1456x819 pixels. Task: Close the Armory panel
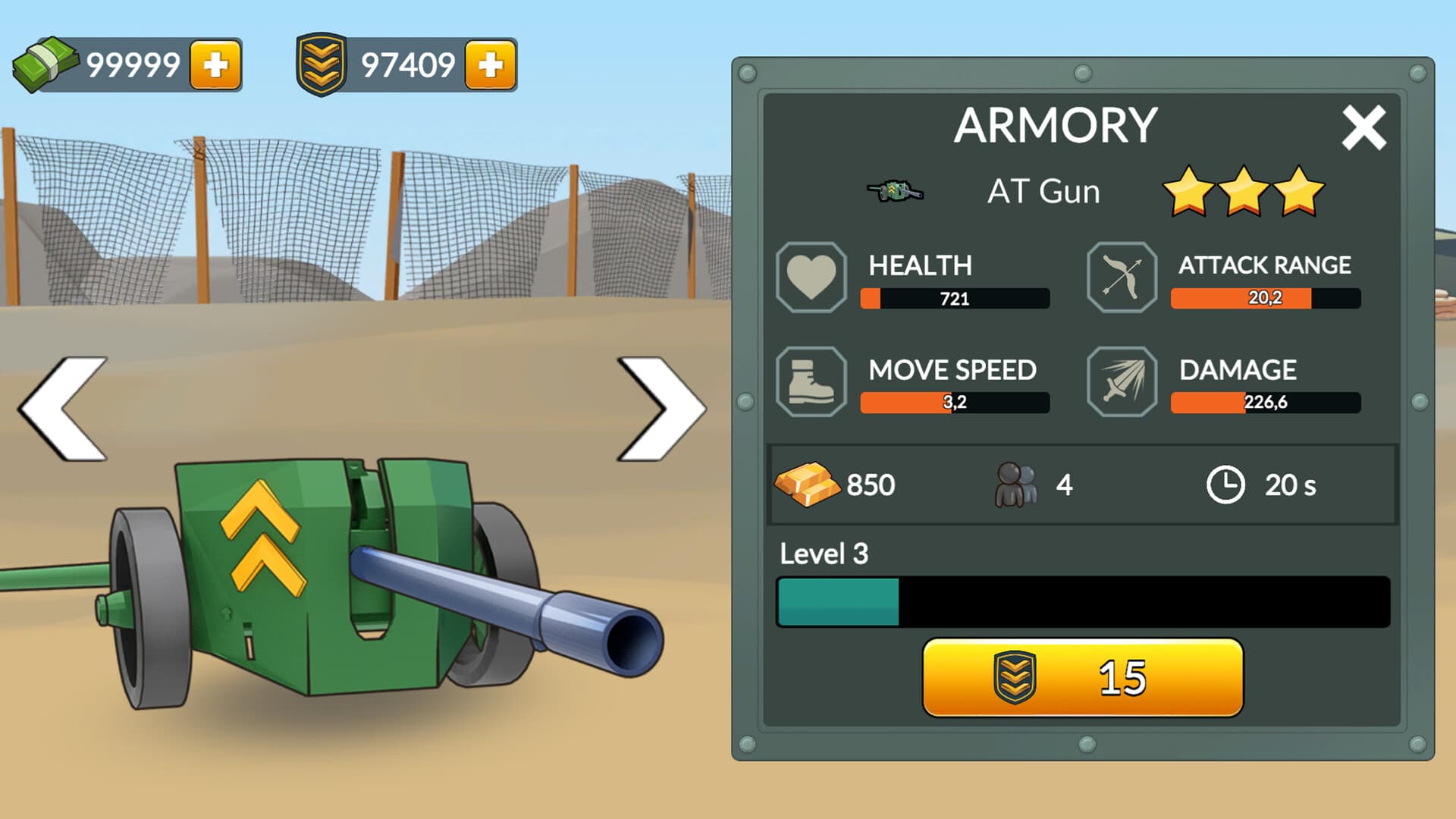1363,129
